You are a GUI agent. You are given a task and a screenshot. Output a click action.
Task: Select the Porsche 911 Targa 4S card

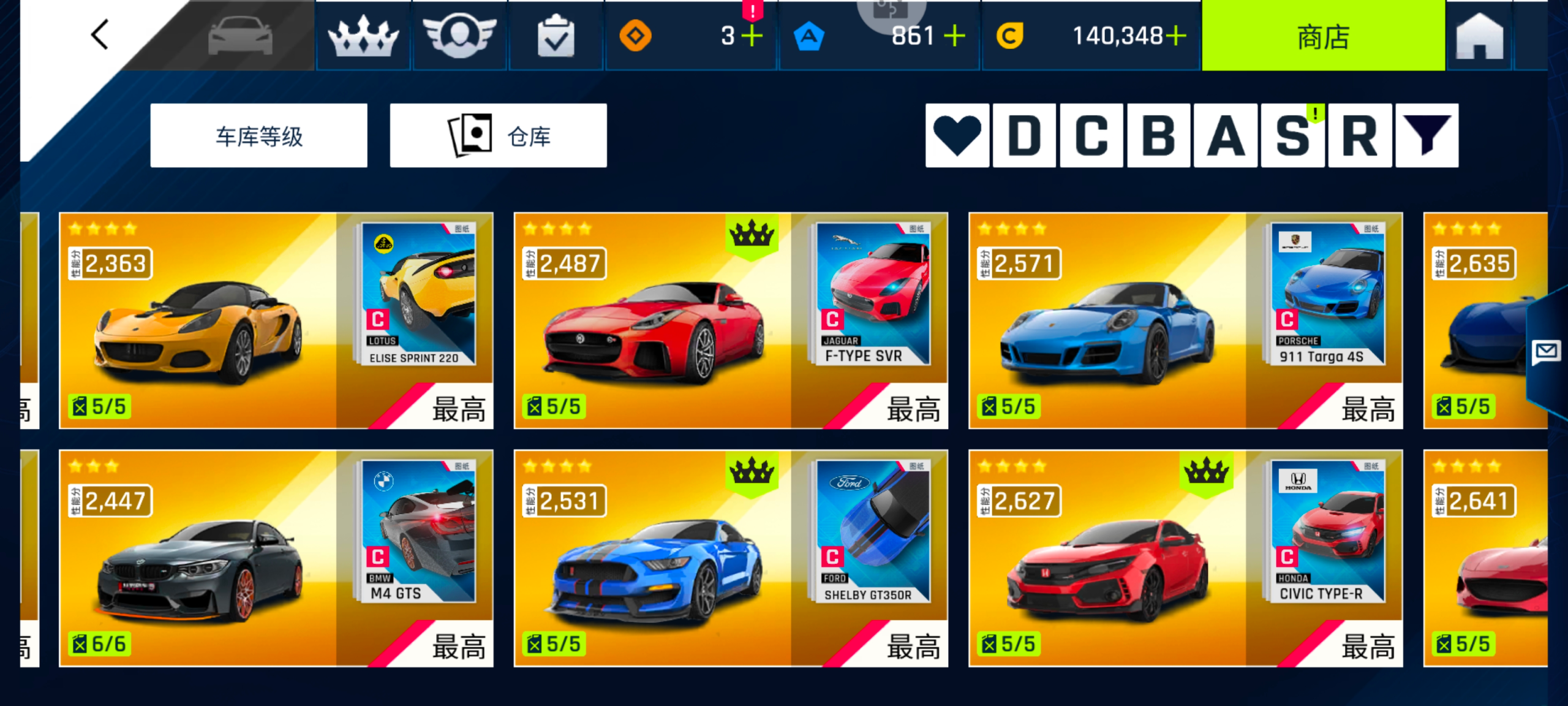[1185, 321]
